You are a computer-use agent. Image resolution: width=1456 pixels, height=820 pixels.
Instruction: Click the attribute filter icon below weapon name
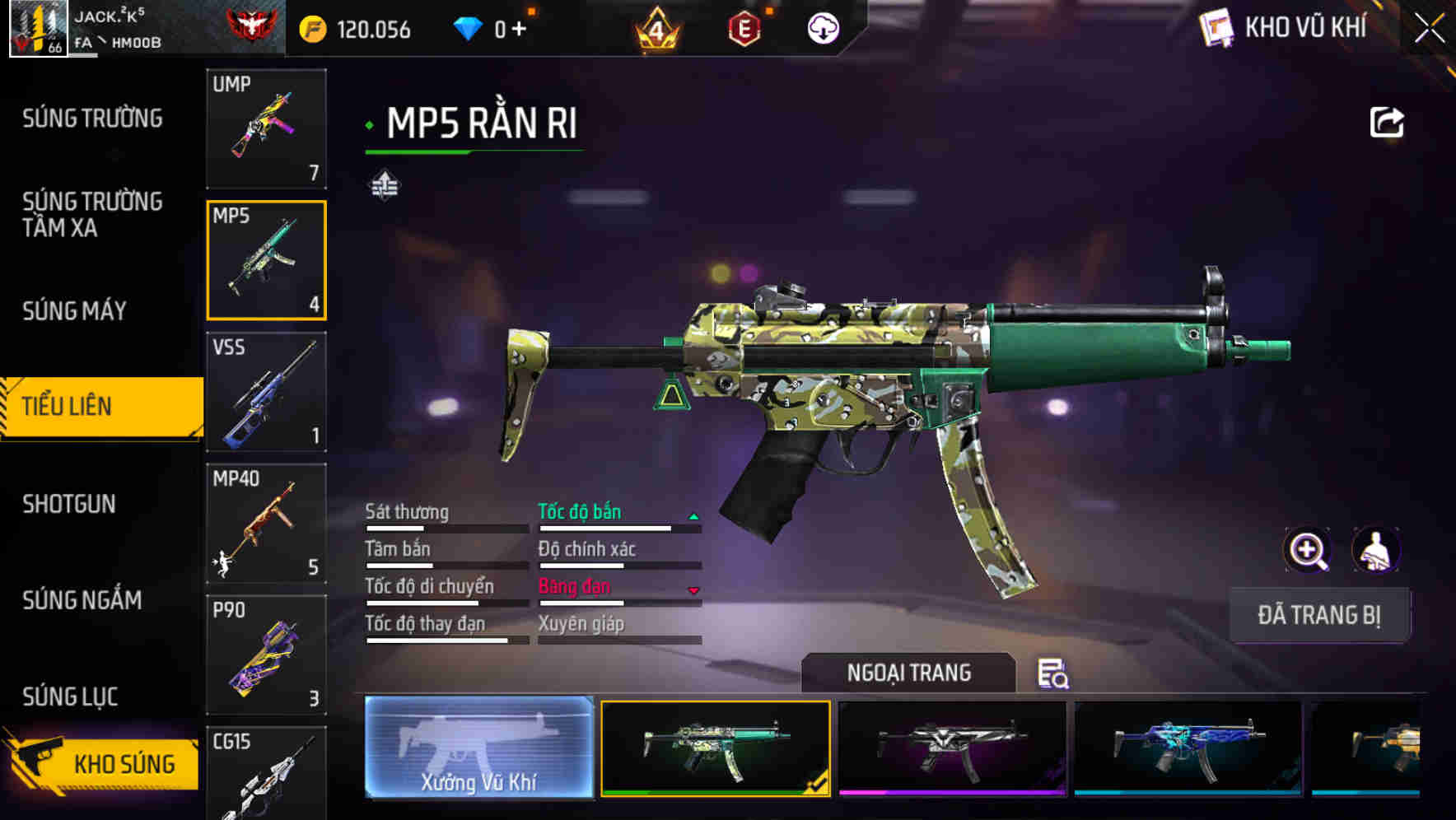(386, 185)
